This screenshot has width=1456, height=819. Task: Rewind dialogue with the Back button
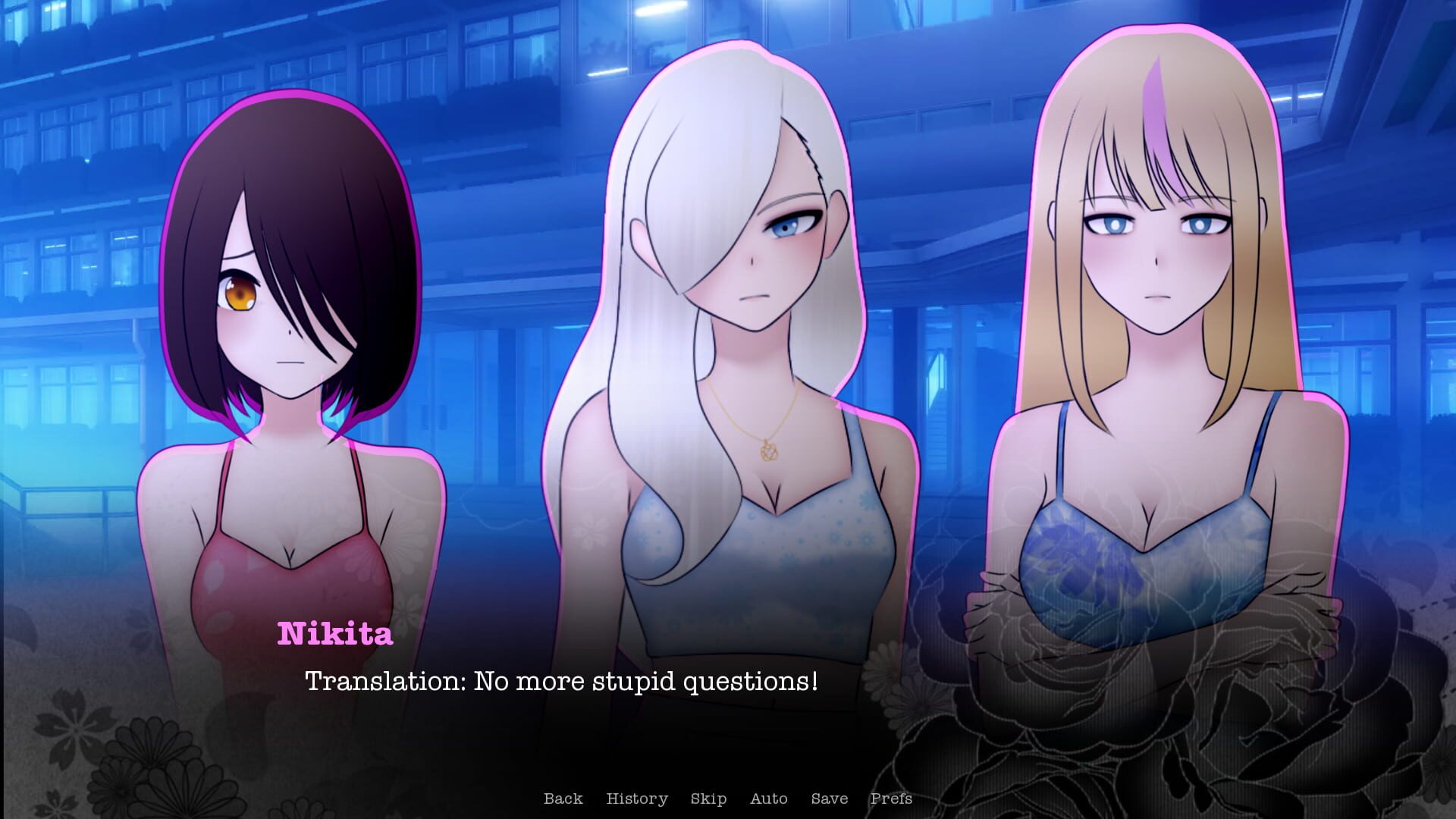pyautogui.click(x=563, y=799)
